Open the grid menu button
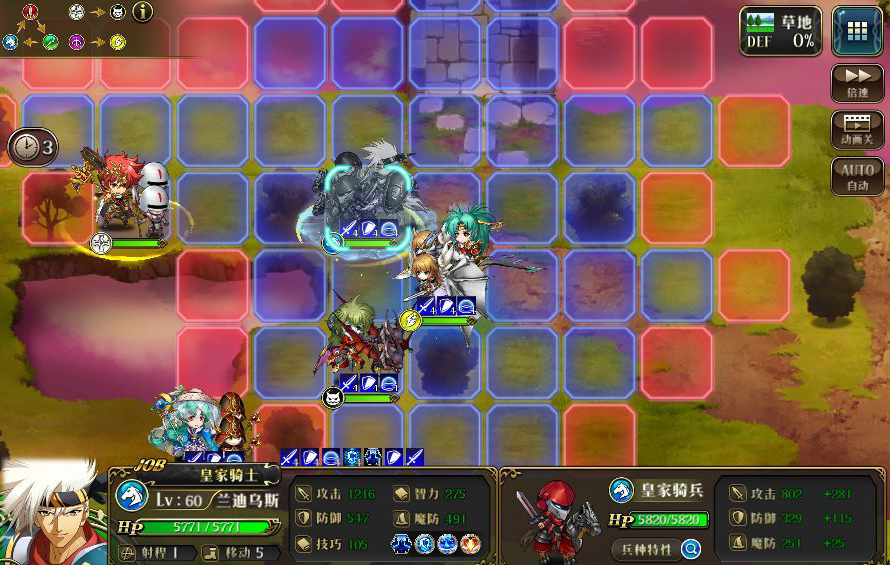This screenshot has width=890, height=565. (856, 30)
